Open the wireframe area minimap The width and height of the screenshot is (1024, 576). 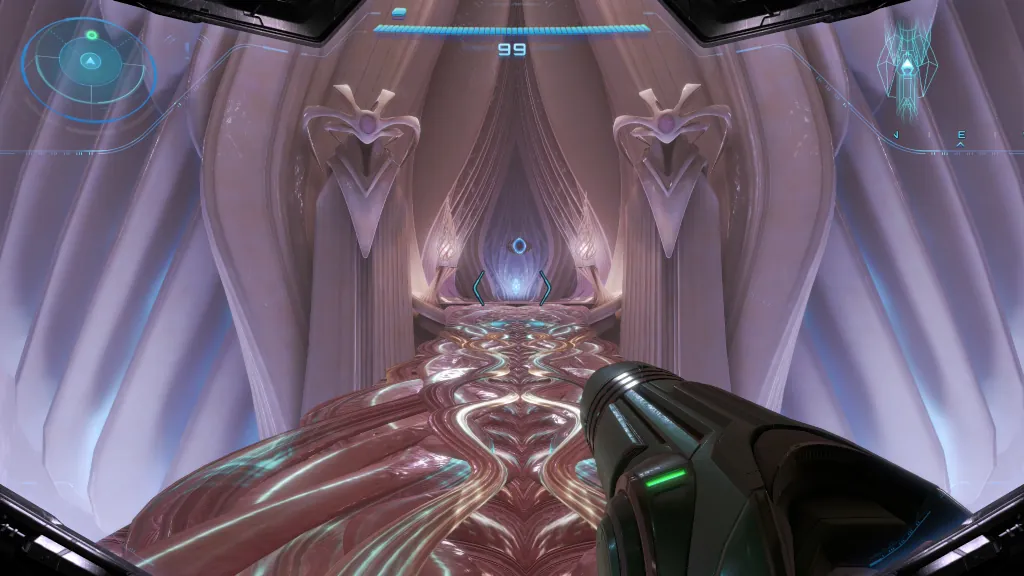click(907, 70)
